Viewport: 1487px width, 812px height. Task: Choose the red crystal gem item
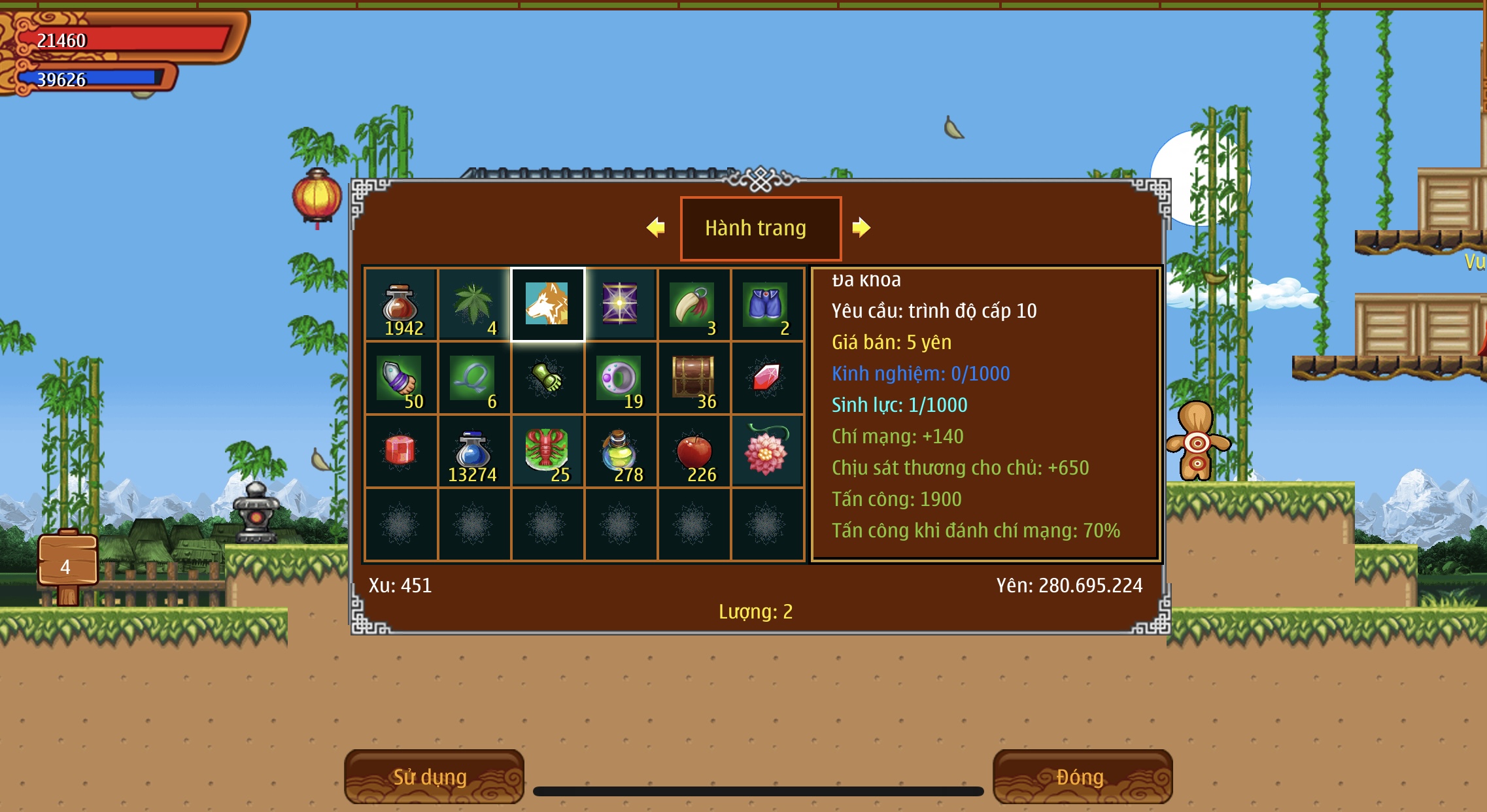pyautogui.click(x=767, y=378)
